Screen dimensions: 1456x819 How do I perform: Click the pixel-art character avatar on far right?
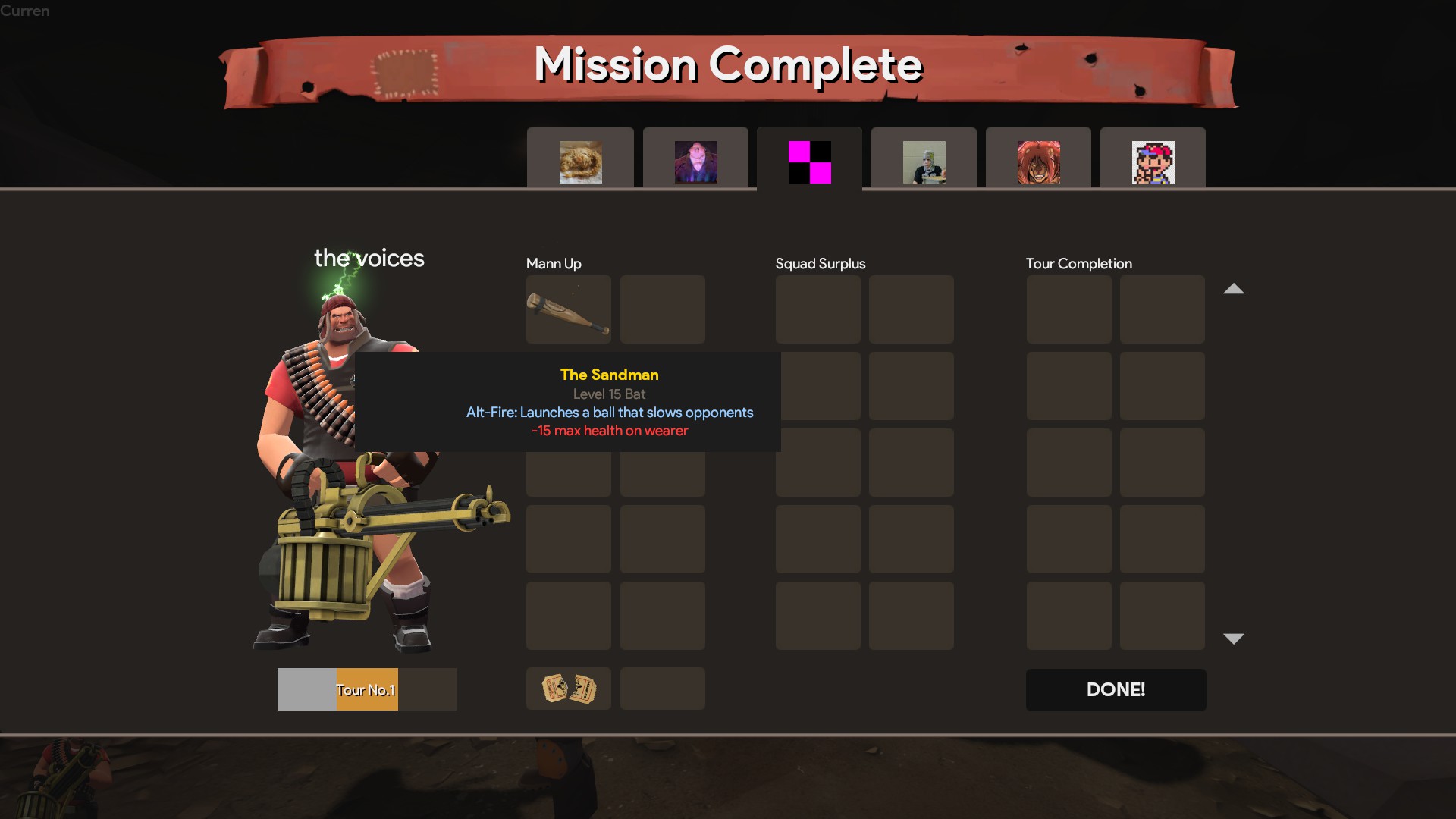pos(1153,161)
